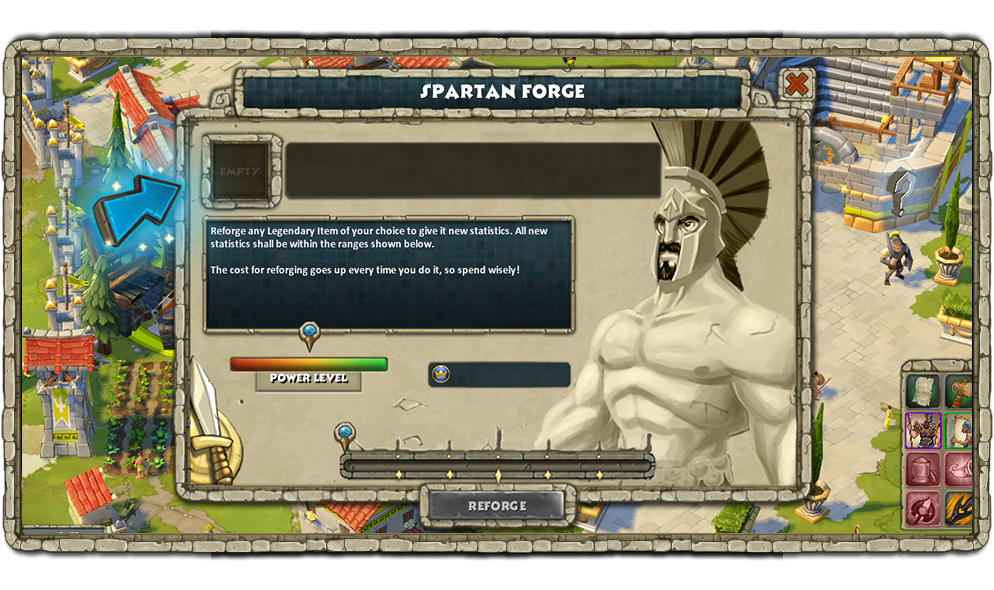
Task: Choose the purple-bordered armored warrior icon
Action: click(x=922, y=430)
